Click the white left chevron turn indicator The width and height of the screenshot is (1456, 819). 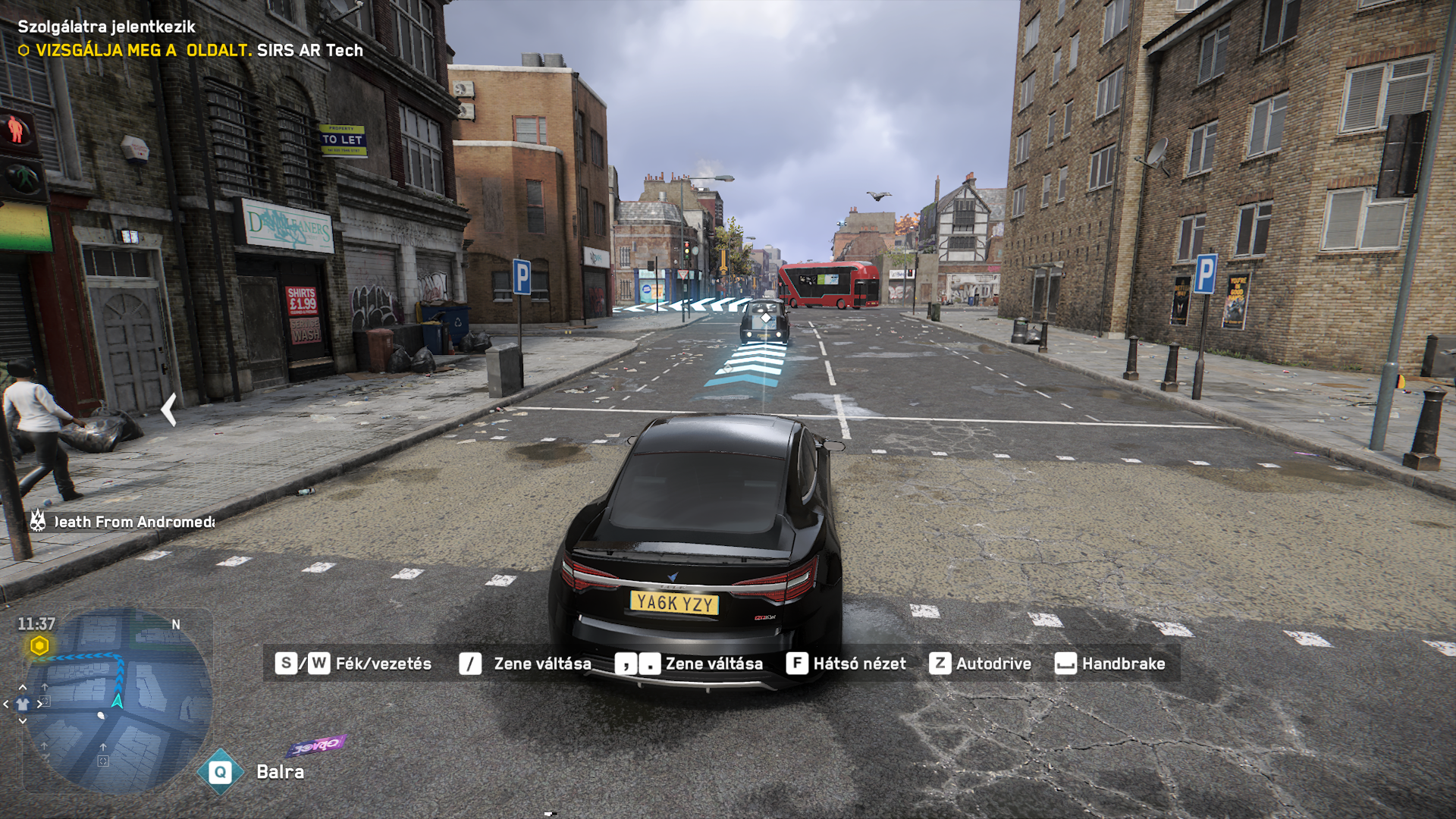[169, 409]
